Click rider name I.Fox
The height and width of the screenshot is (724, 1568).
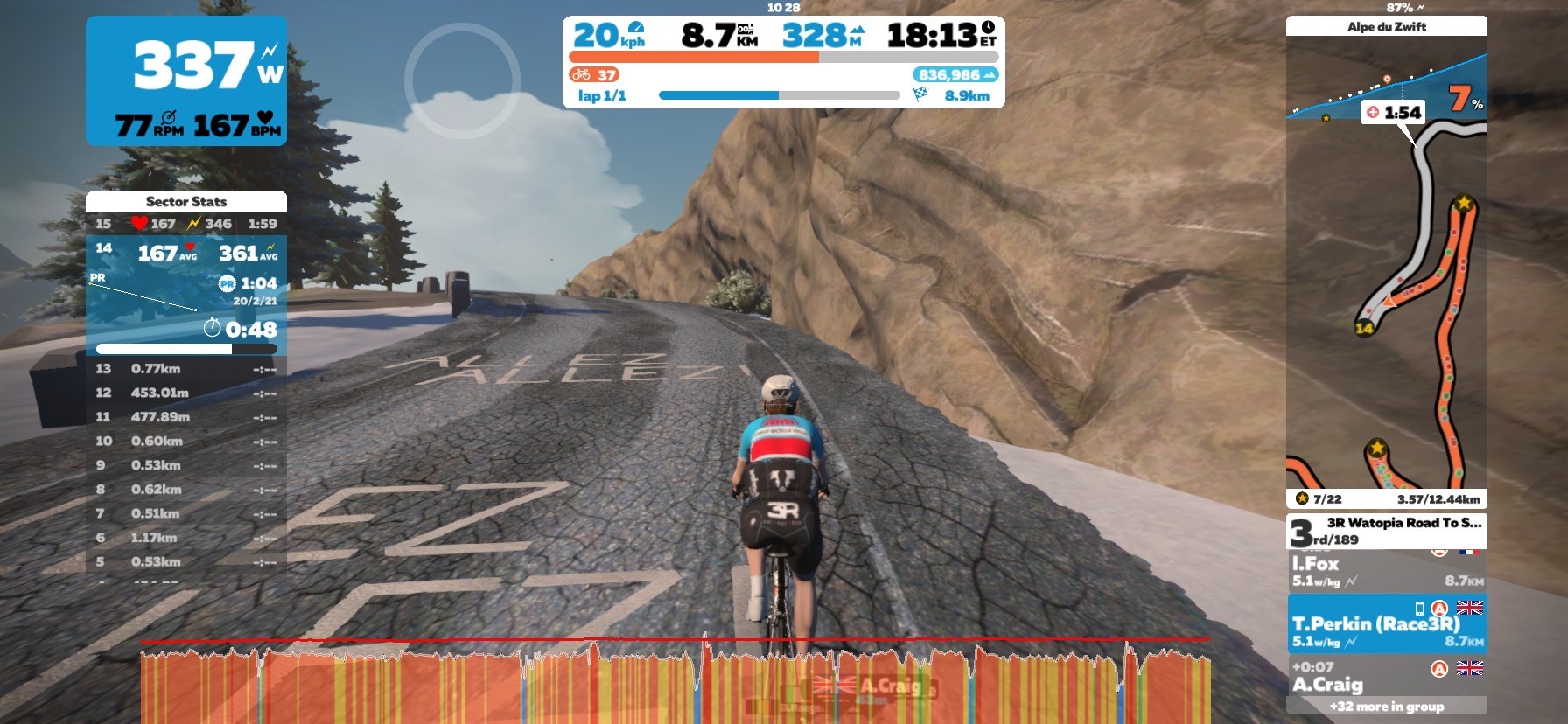click(1315, 563)
